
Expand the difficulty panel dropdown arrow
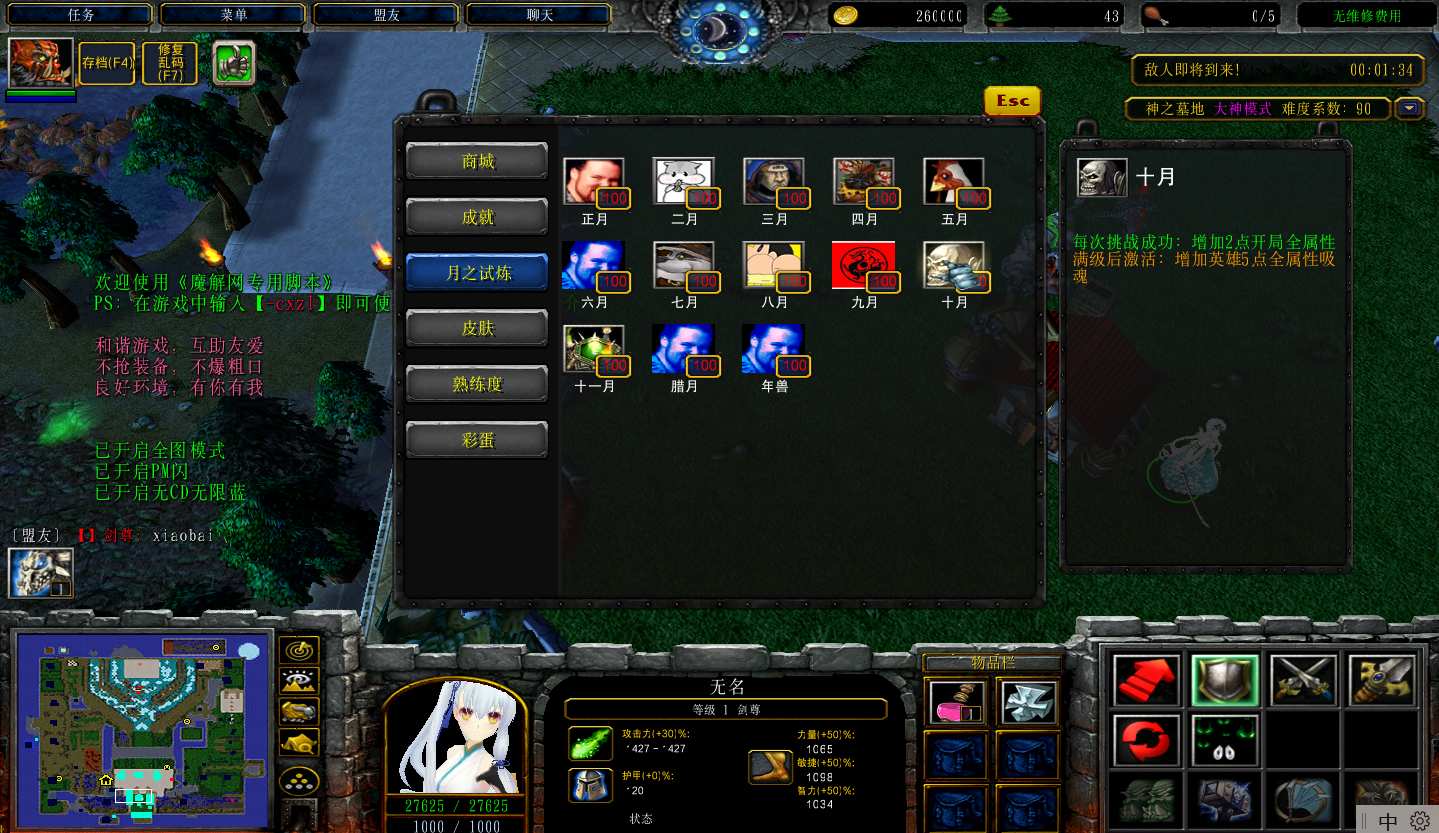click(1410, 109)
